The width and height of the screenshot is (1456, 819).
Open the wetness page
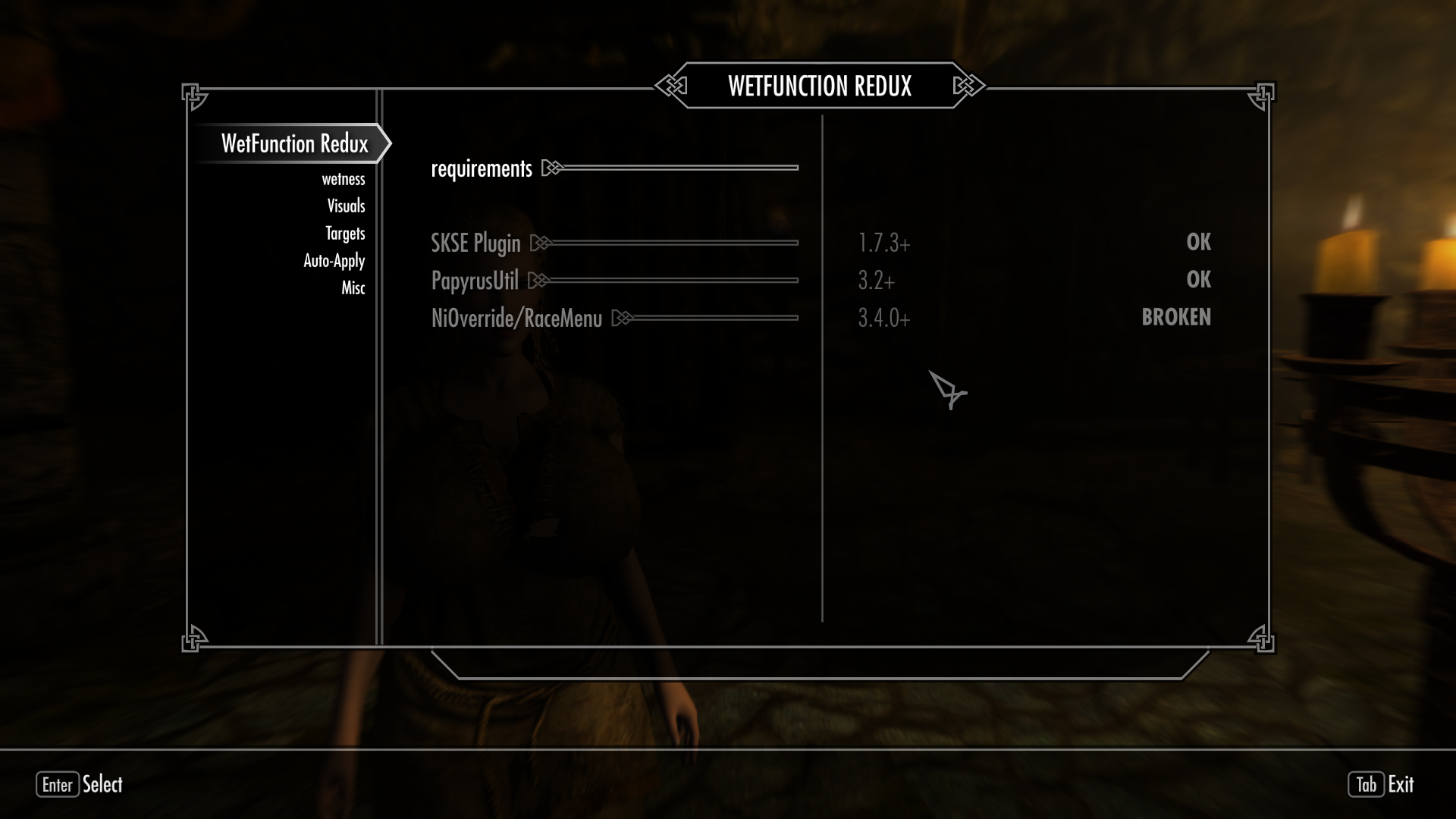pyautogui.click(x=343, y=179)
